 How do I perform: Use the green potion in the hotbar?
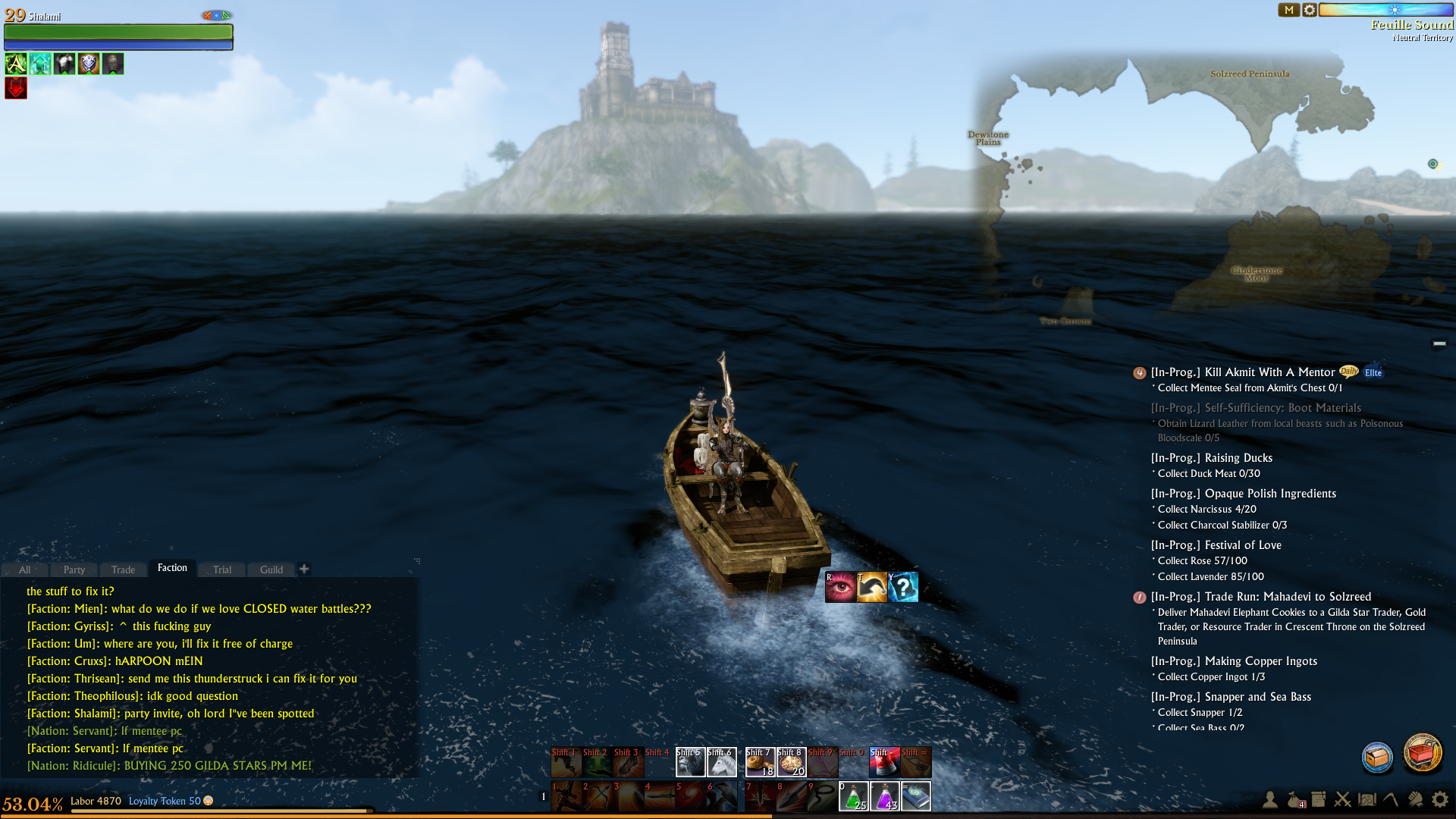point(854,796)
